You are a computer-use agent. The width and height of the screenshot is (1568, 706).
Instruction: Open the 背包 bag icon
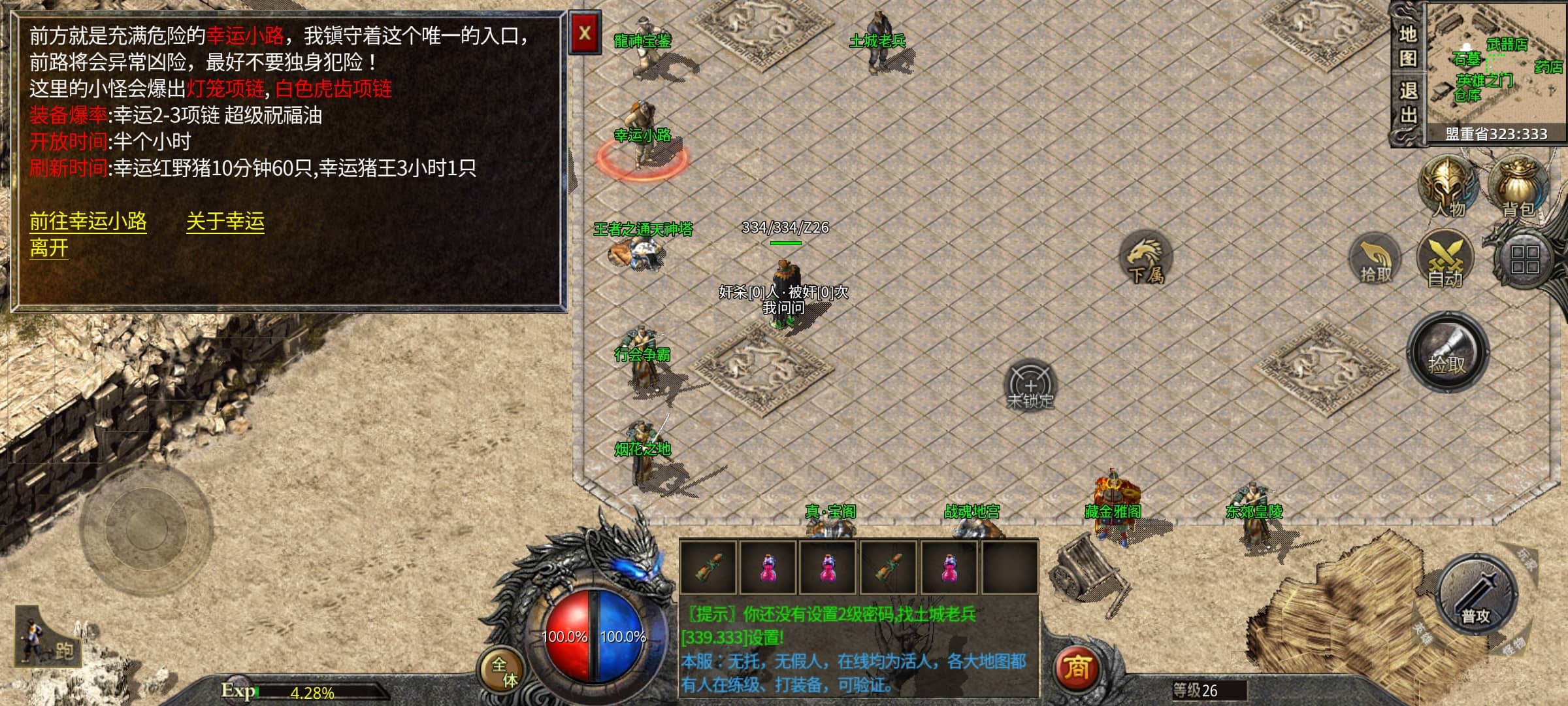pos(1518,188)
